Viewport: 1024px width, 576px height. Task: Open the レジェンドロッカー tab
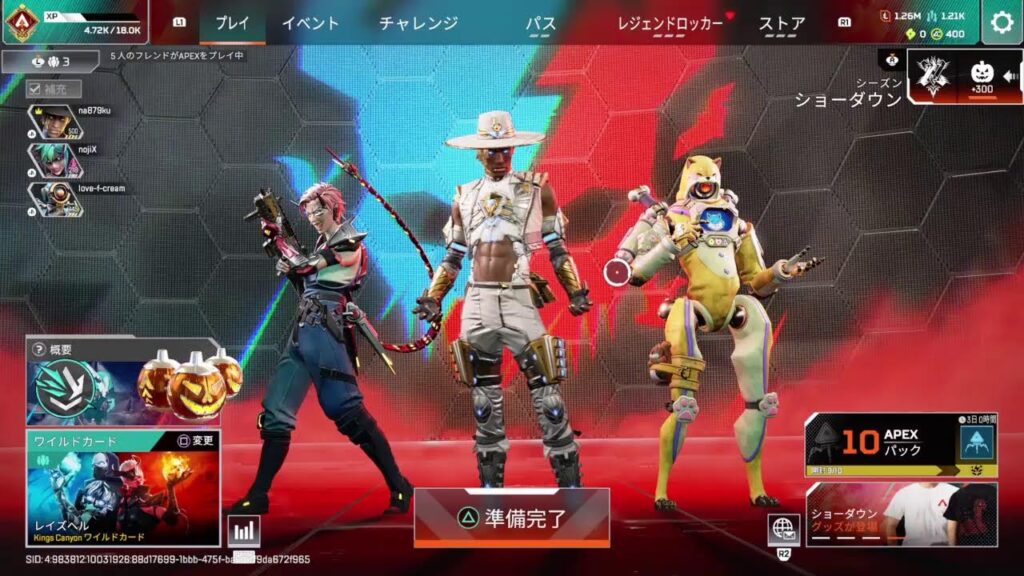(670, 23)
